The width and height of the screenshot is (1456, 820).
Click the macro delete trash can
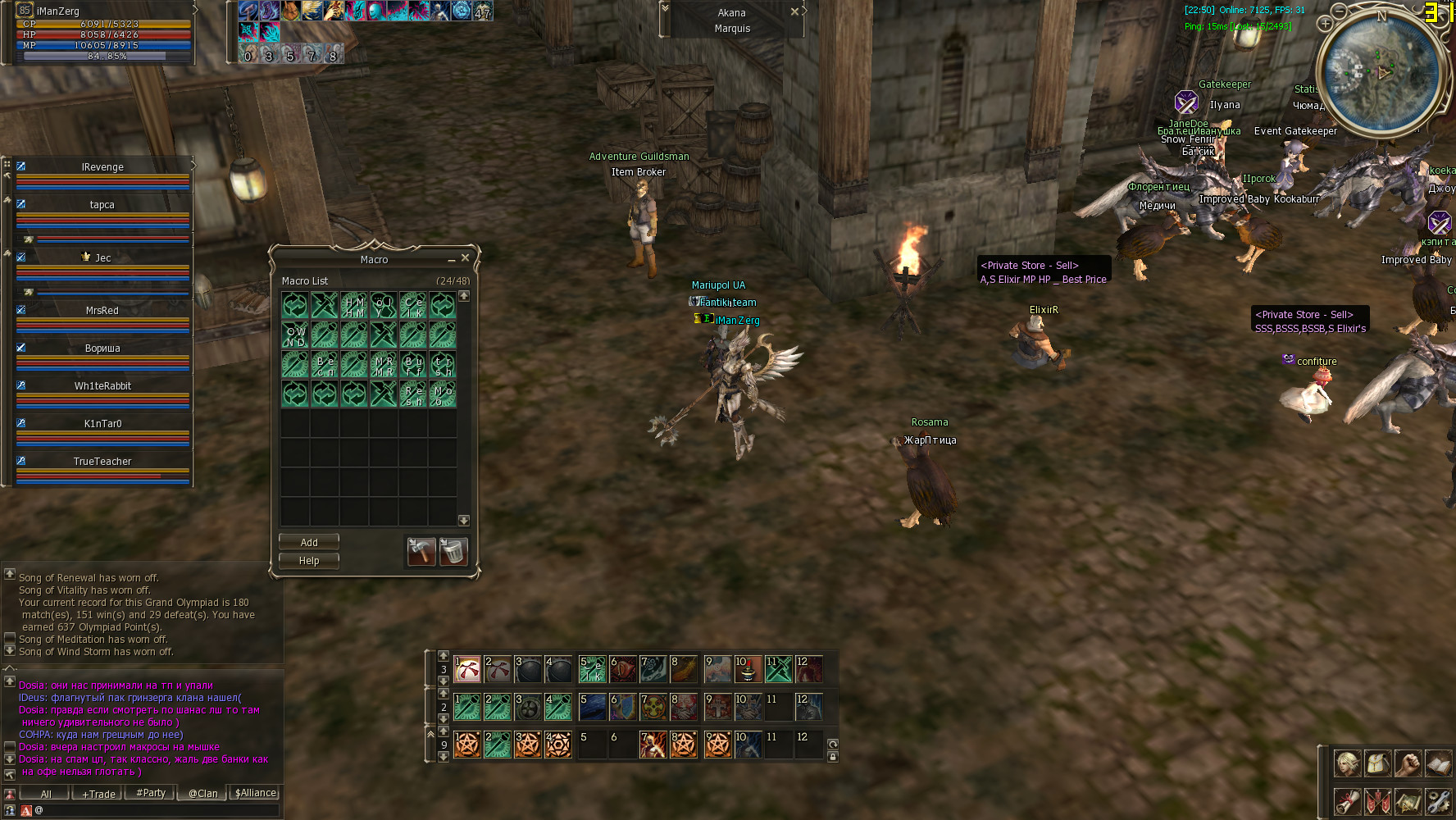pos(453,551)
